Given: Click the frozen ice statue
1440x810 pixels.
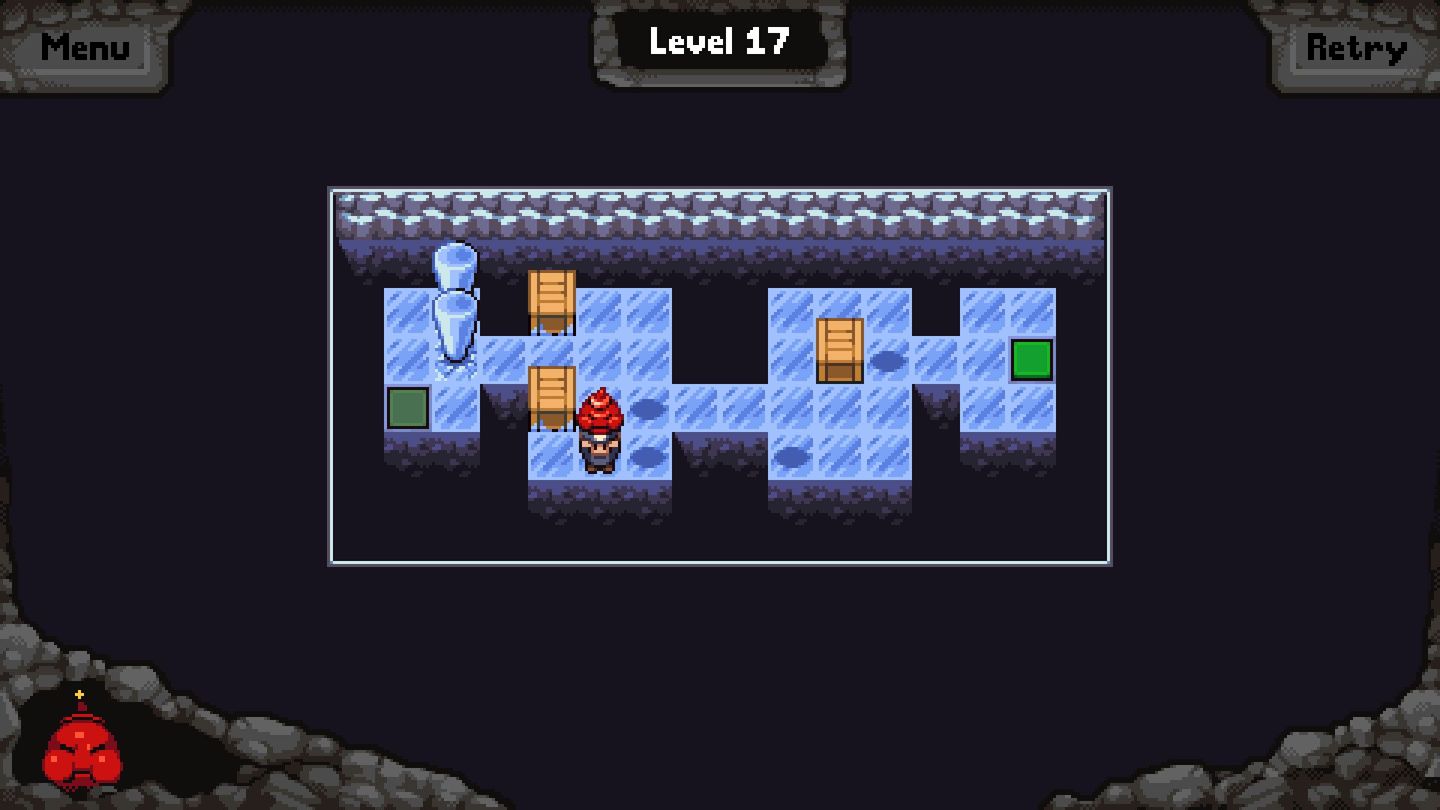Looking at the screenshot, I should click(x=455, y=310).
